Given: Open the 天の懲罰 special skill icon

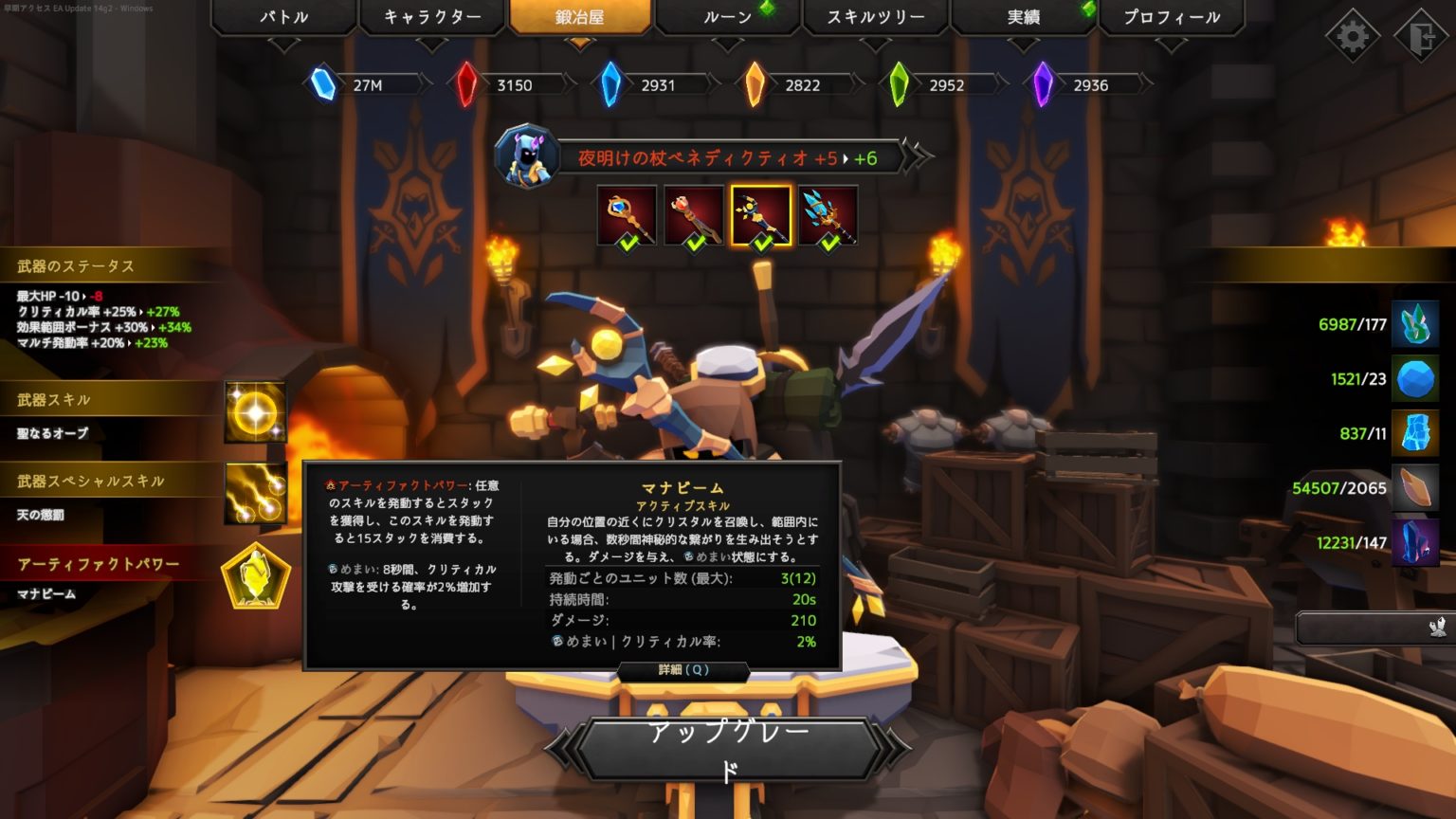Looking at the screenshot, I should (254, 494).
